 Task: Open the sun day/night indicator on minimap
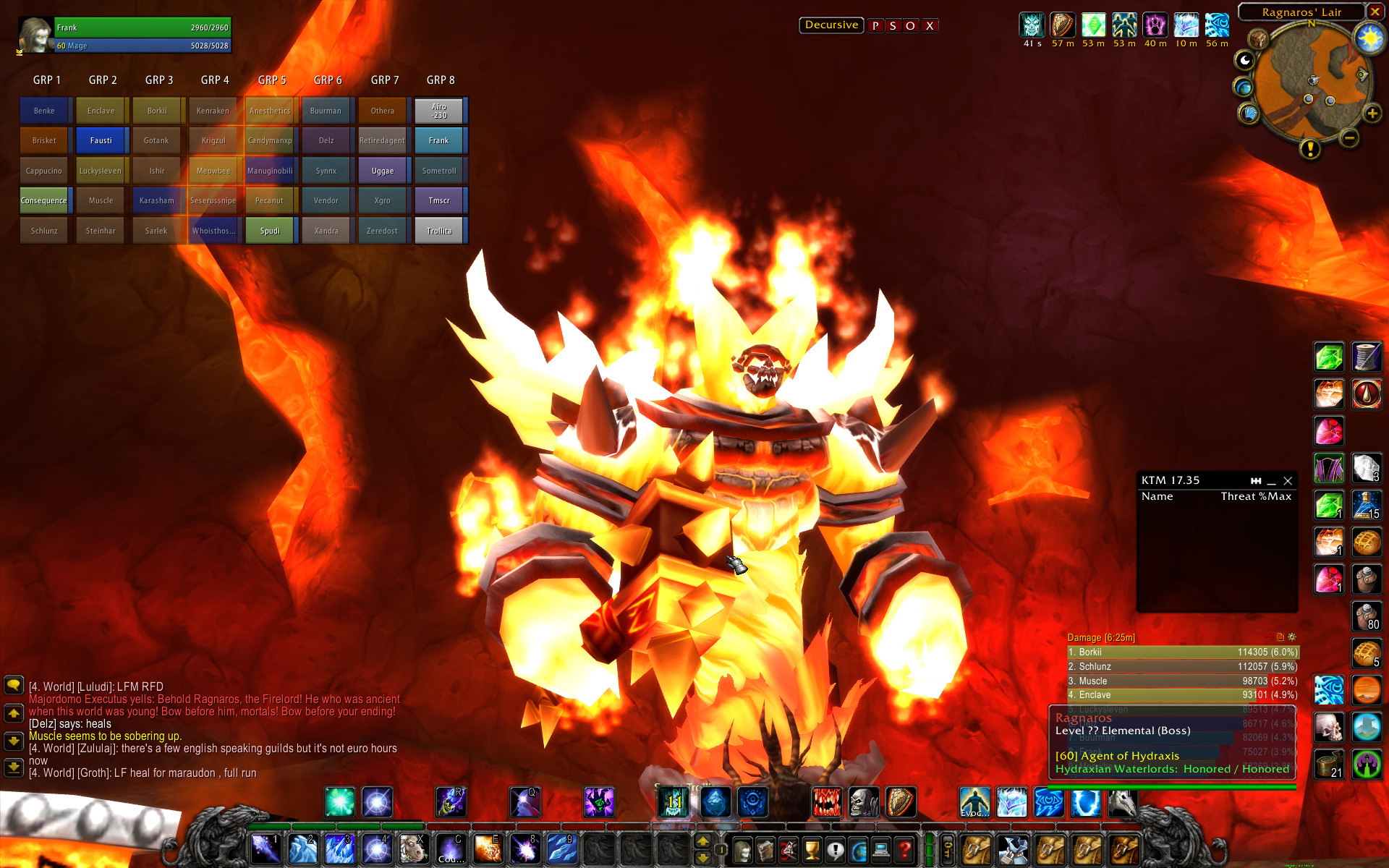click(1369, 38)
